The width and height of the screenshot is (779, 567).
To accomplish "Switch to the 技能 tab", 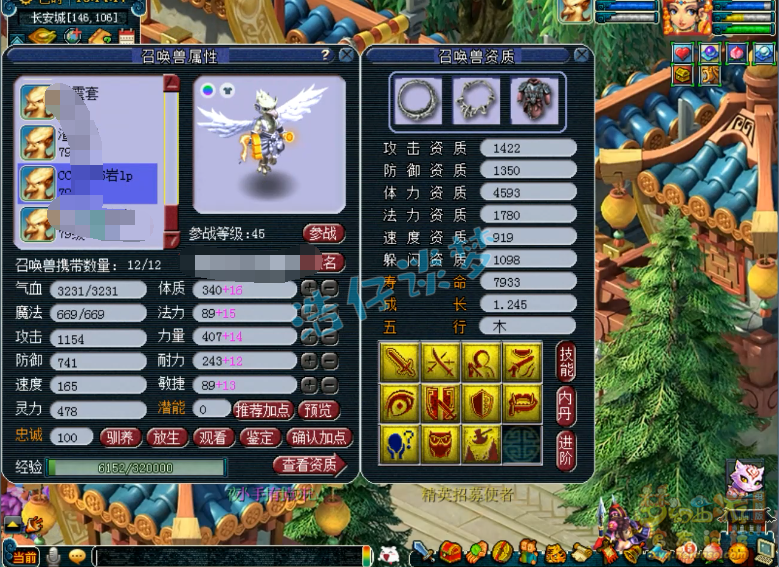I will pos(565,363).
